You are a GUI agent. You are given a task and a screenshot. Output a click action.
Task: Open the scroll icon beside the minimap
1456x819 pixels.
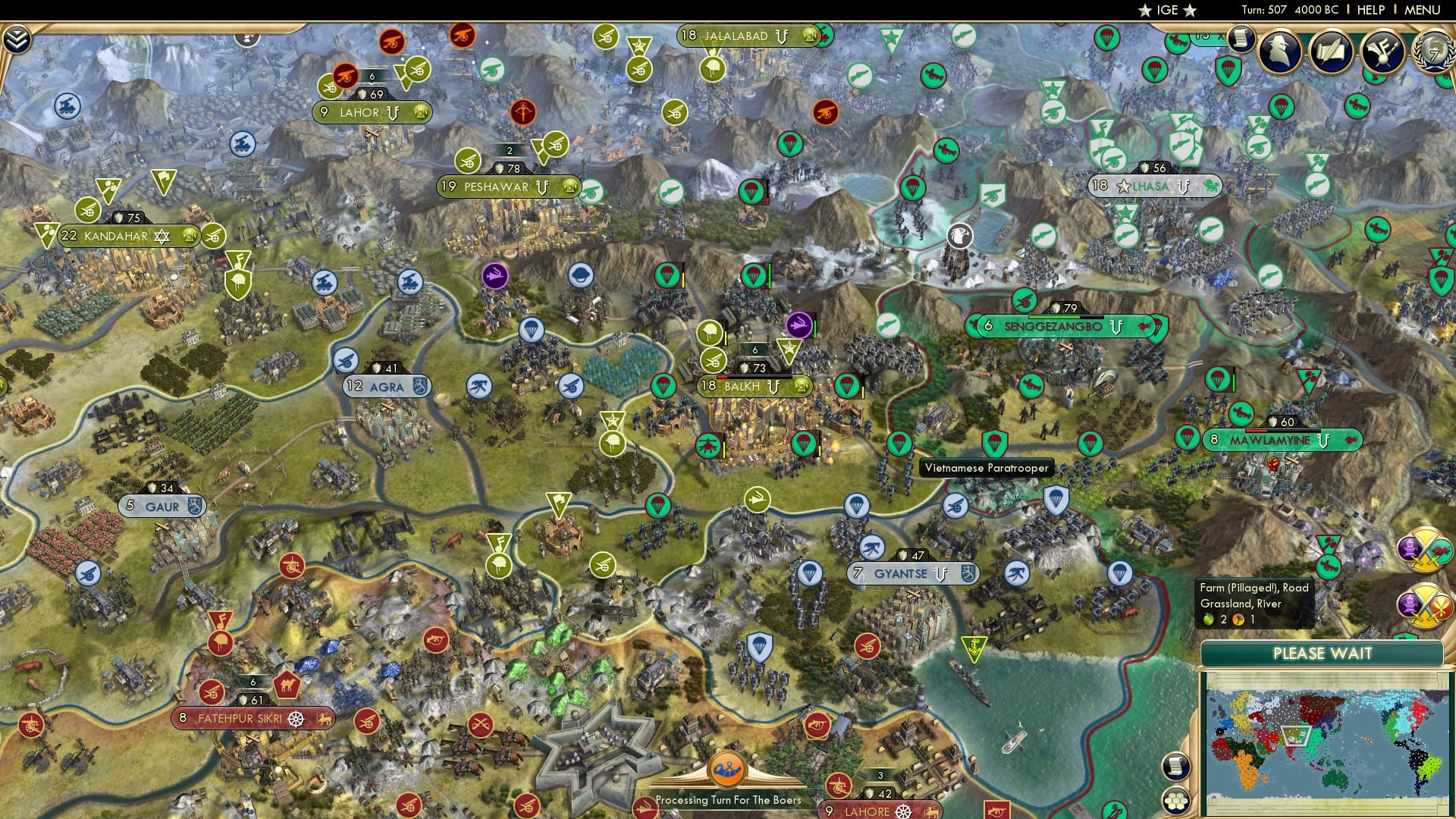coord(1175,766)
